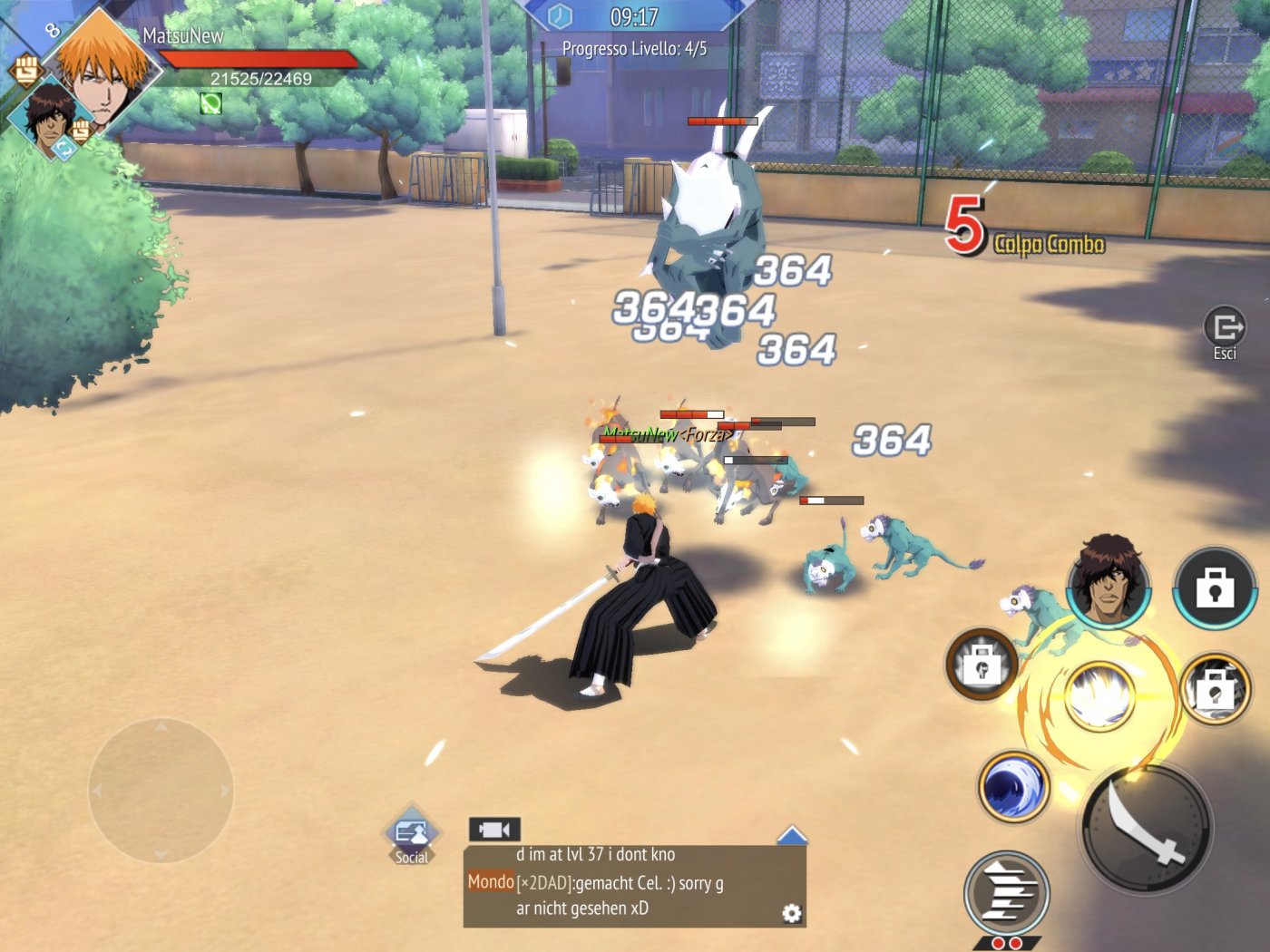The image size is (1270, 952).
Task: Use the flash step movement icon
Action: click(x=1007, y=893)
